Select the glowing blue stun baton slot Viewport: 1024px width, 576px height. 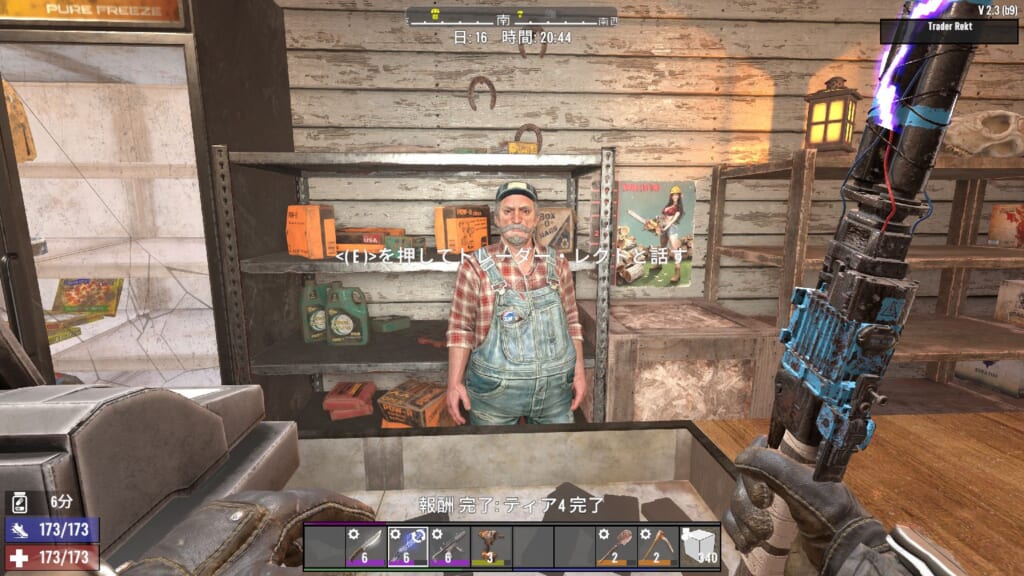[x=407, y=546]
